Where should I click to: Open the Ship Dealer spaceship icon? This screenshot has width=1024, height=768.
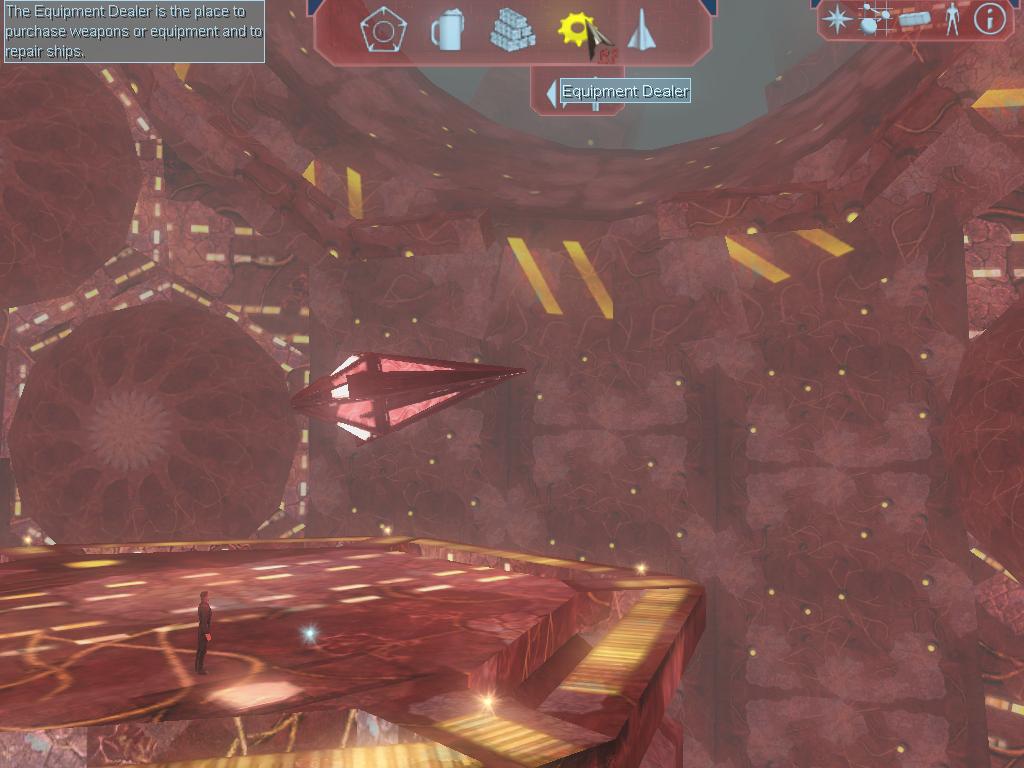pos(640,30)
